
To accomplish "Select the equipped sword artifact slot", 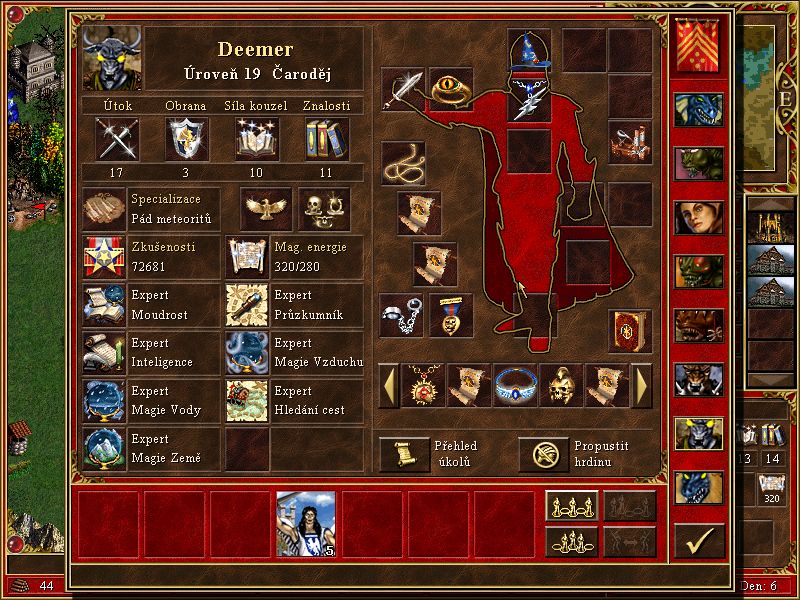I will tap(403, 90).
